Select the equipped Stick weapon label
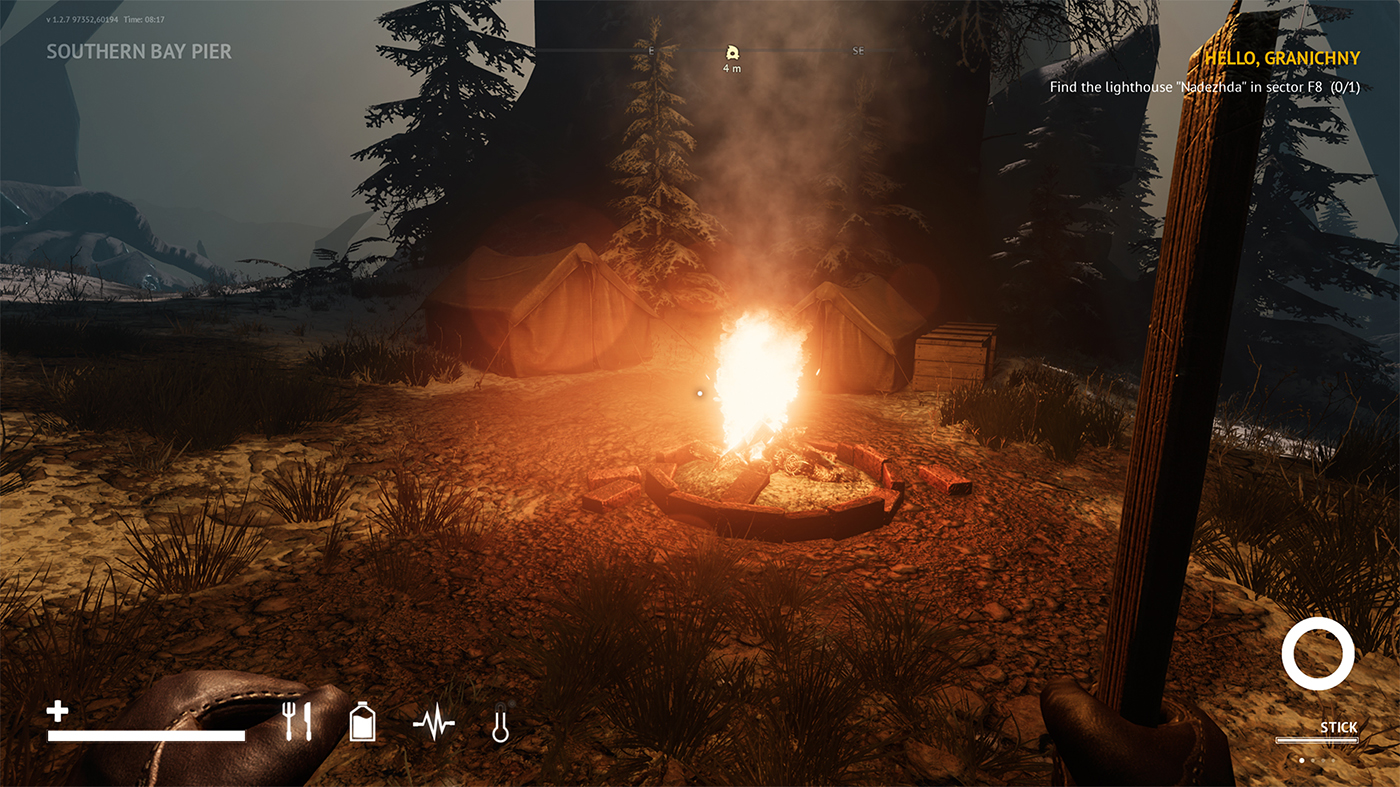1400x787 pixels. pyautogui.click(x=1338, y=728)
